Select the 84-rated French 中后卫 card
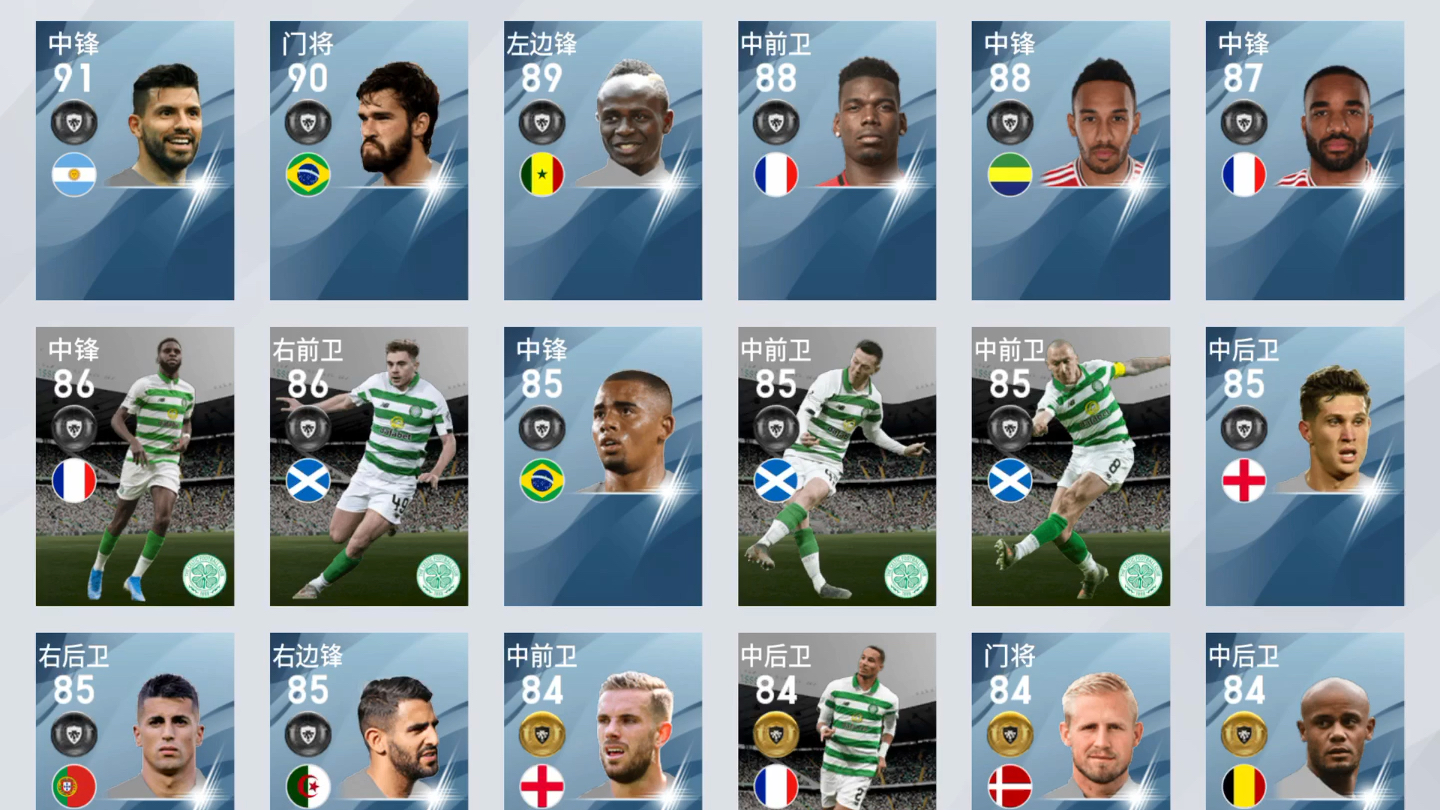 point(837,722)
